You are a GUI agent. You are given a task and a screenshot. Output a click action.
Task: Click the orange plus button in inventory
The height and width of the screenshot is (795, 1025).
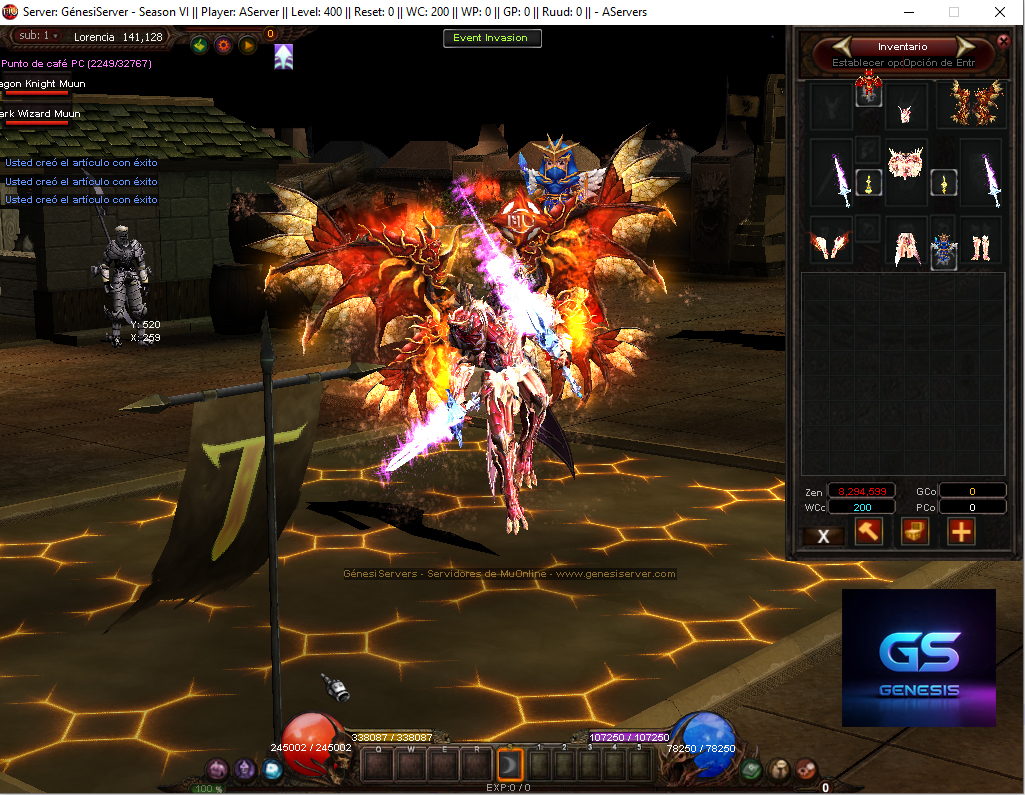(x=961, y=532)
